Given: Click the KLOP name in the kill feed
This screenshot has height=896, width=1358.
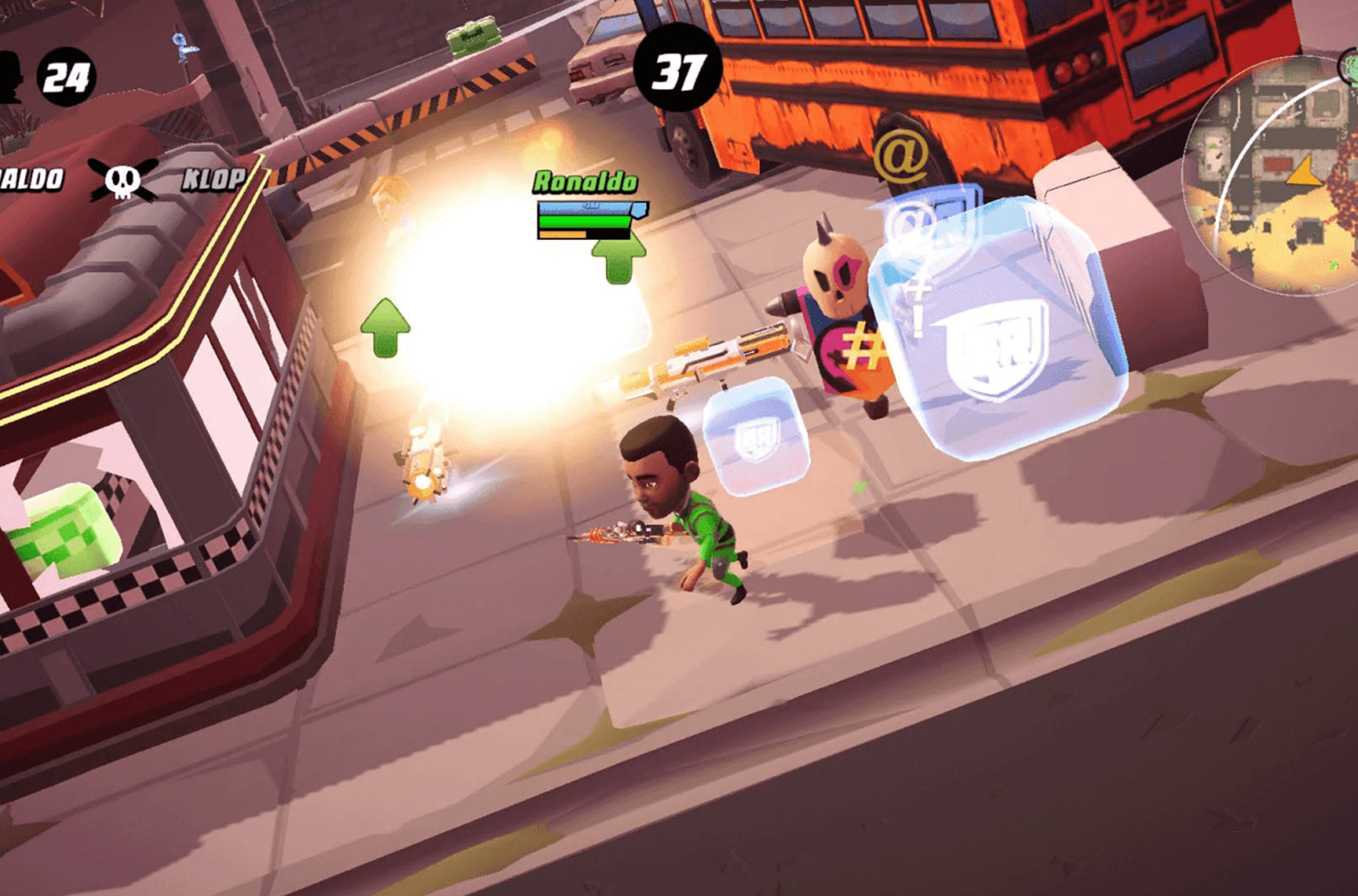Looking at the screenshot, I should pyautogui.click(x=213, y=178).
